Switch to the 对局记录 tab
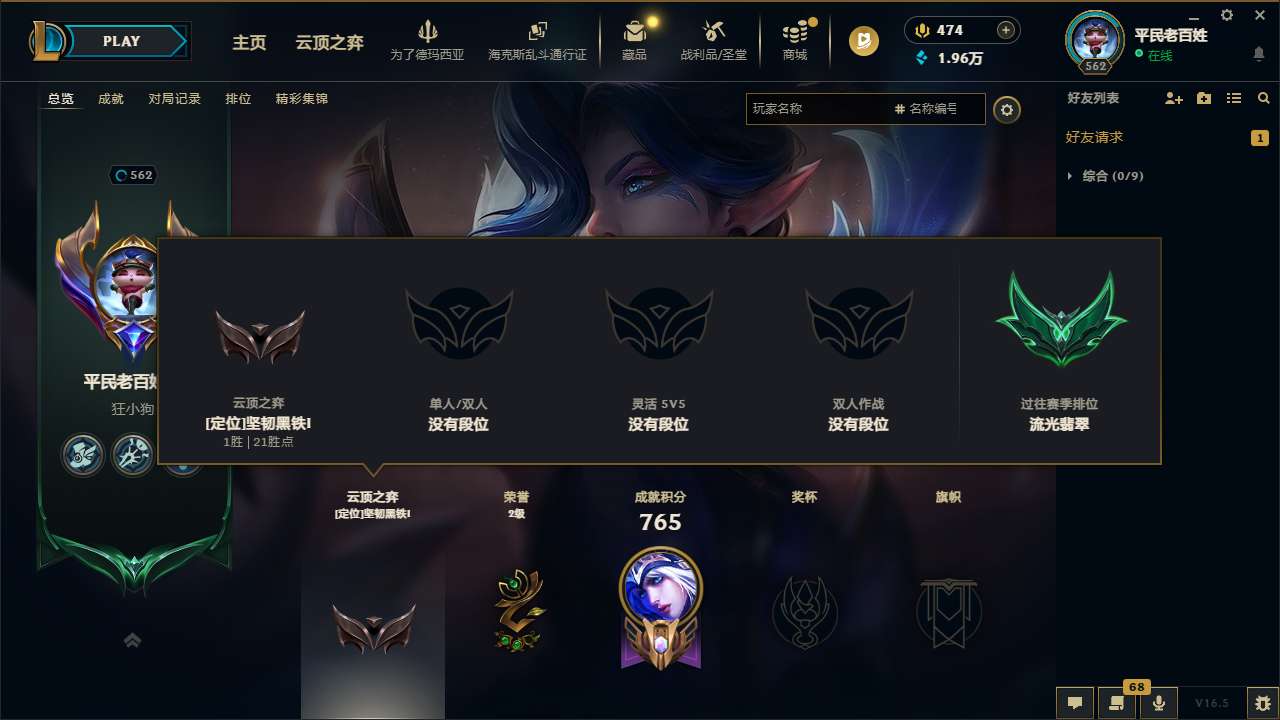Image resolution: width=1280 pixels, height=720 pixels. tap(174, 98)
